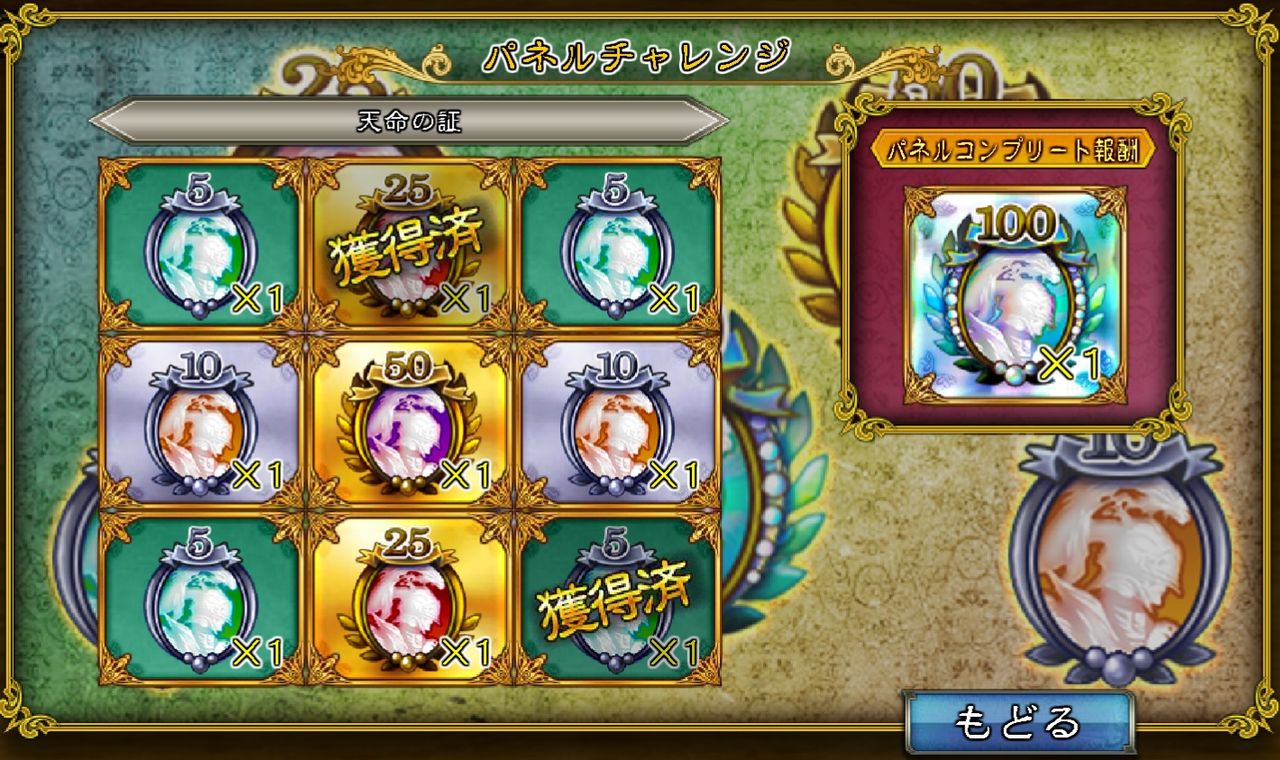This screenshot has height=760, width=1280.
Task: Click the ×1 label on the top-left panel
Action: [x=257, y=297]
